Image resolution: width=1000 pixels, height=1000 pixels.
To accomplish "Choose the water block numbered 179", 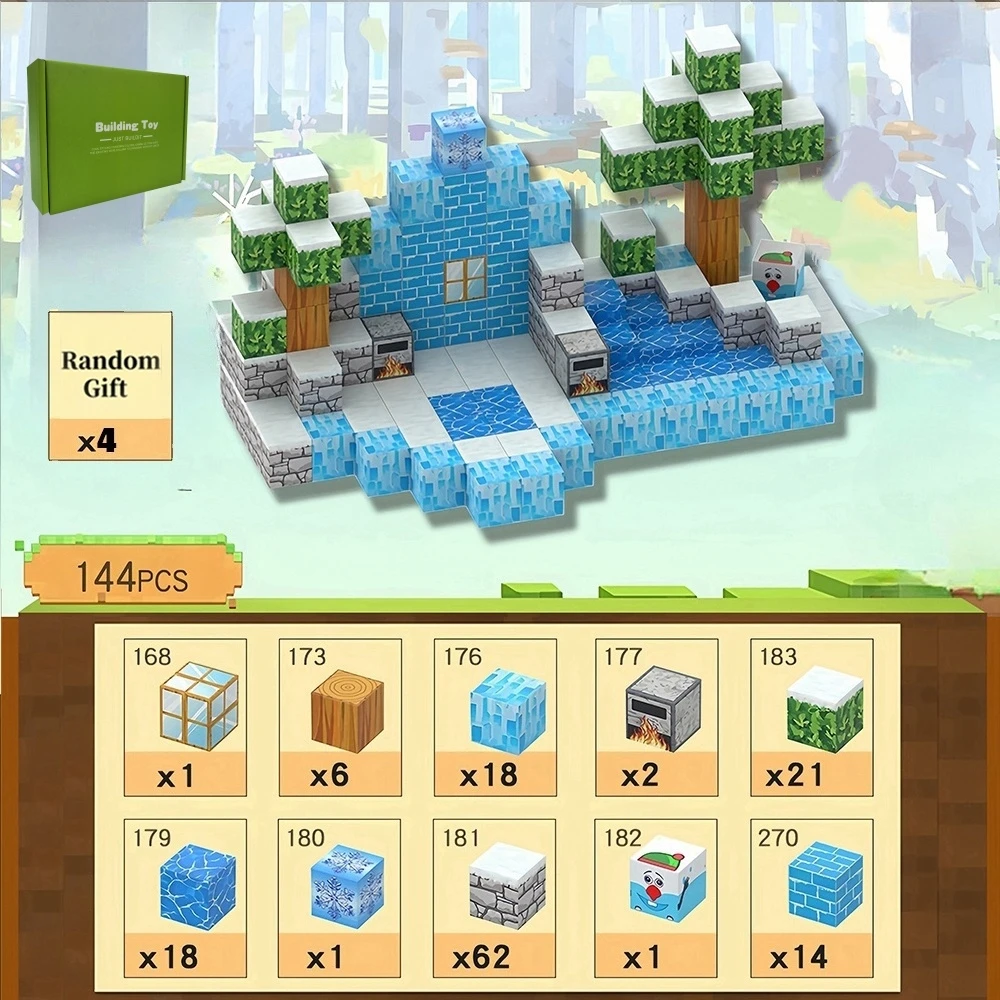I will pyautogui.click(x=185, y=897).
